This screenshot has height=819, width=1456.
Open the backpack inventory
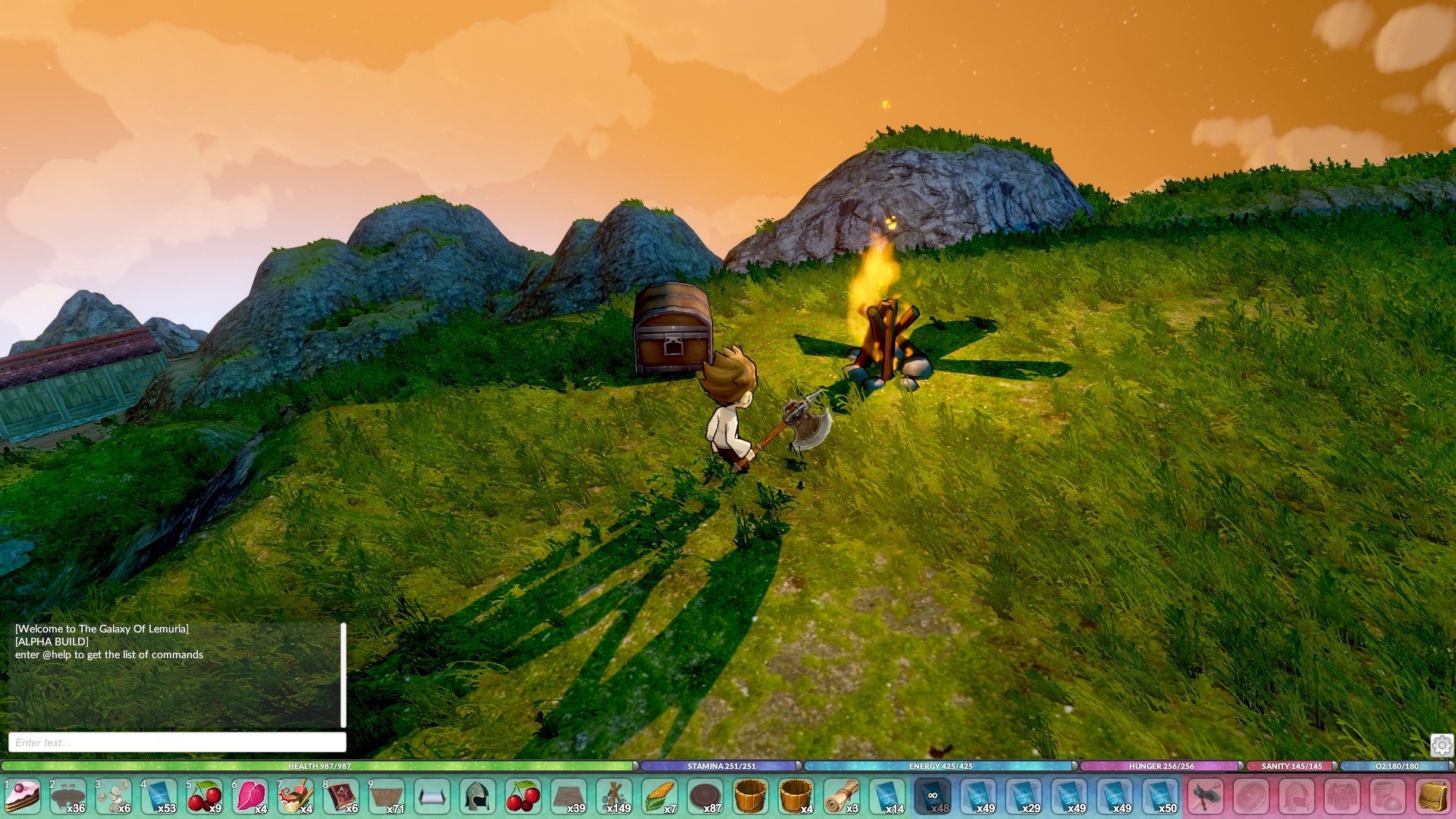(x=1433, y=797)
